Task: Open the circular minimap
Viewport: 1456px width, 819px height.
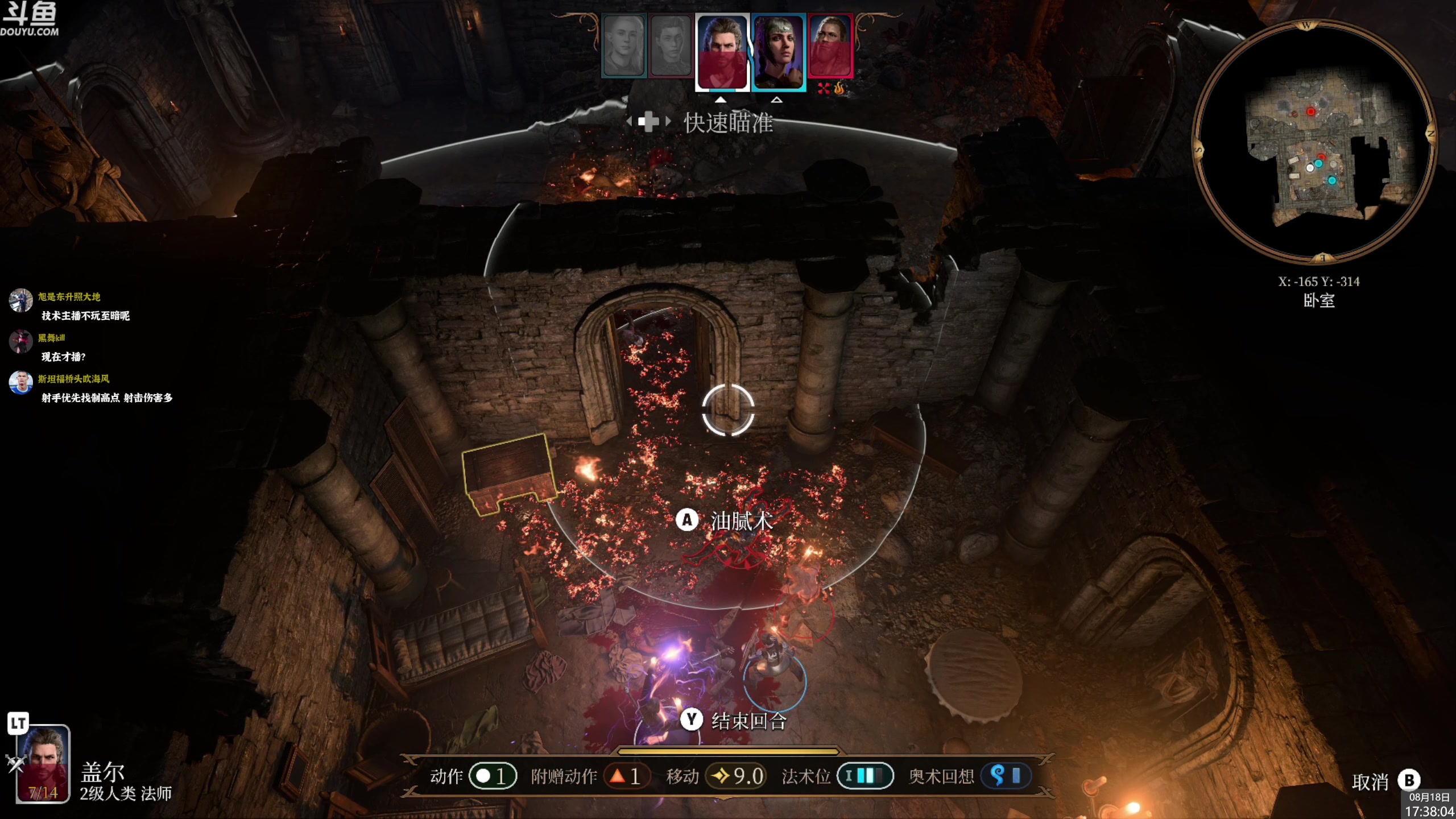Action: pyautogui.click(x=1313, y=142)
